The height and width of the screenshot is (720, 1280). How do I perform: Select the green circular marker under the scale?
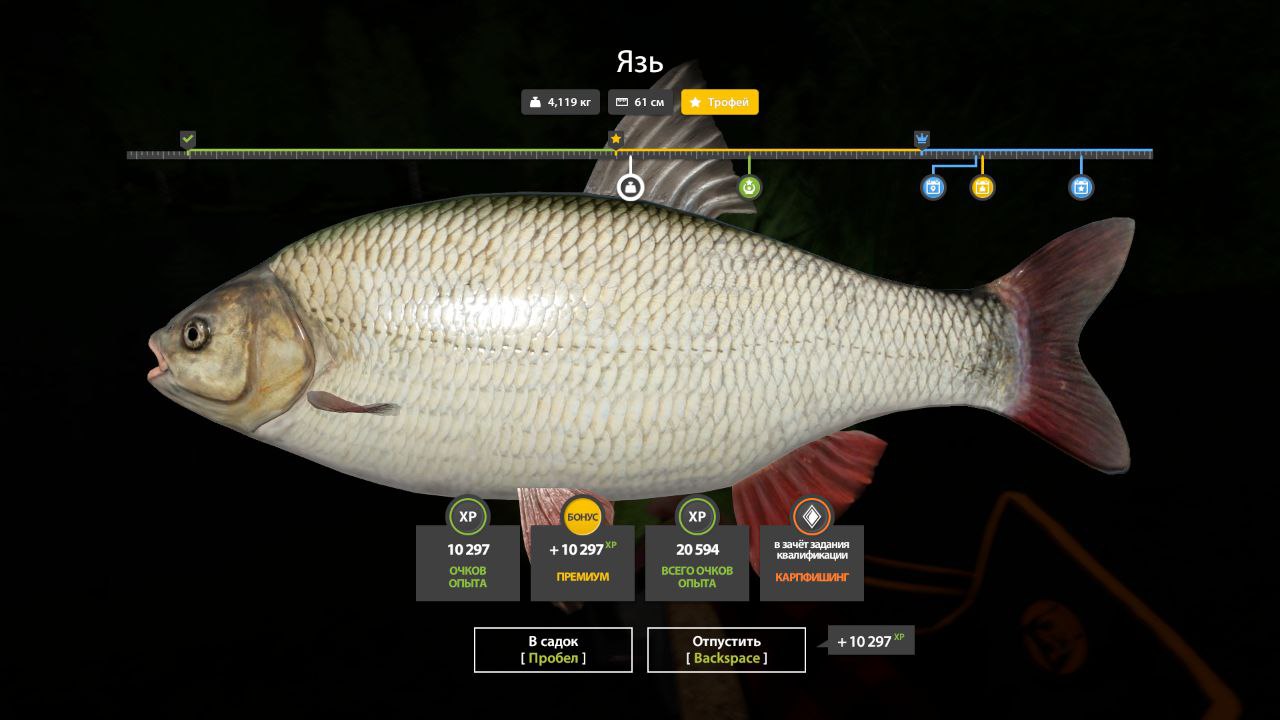(749, 187)
